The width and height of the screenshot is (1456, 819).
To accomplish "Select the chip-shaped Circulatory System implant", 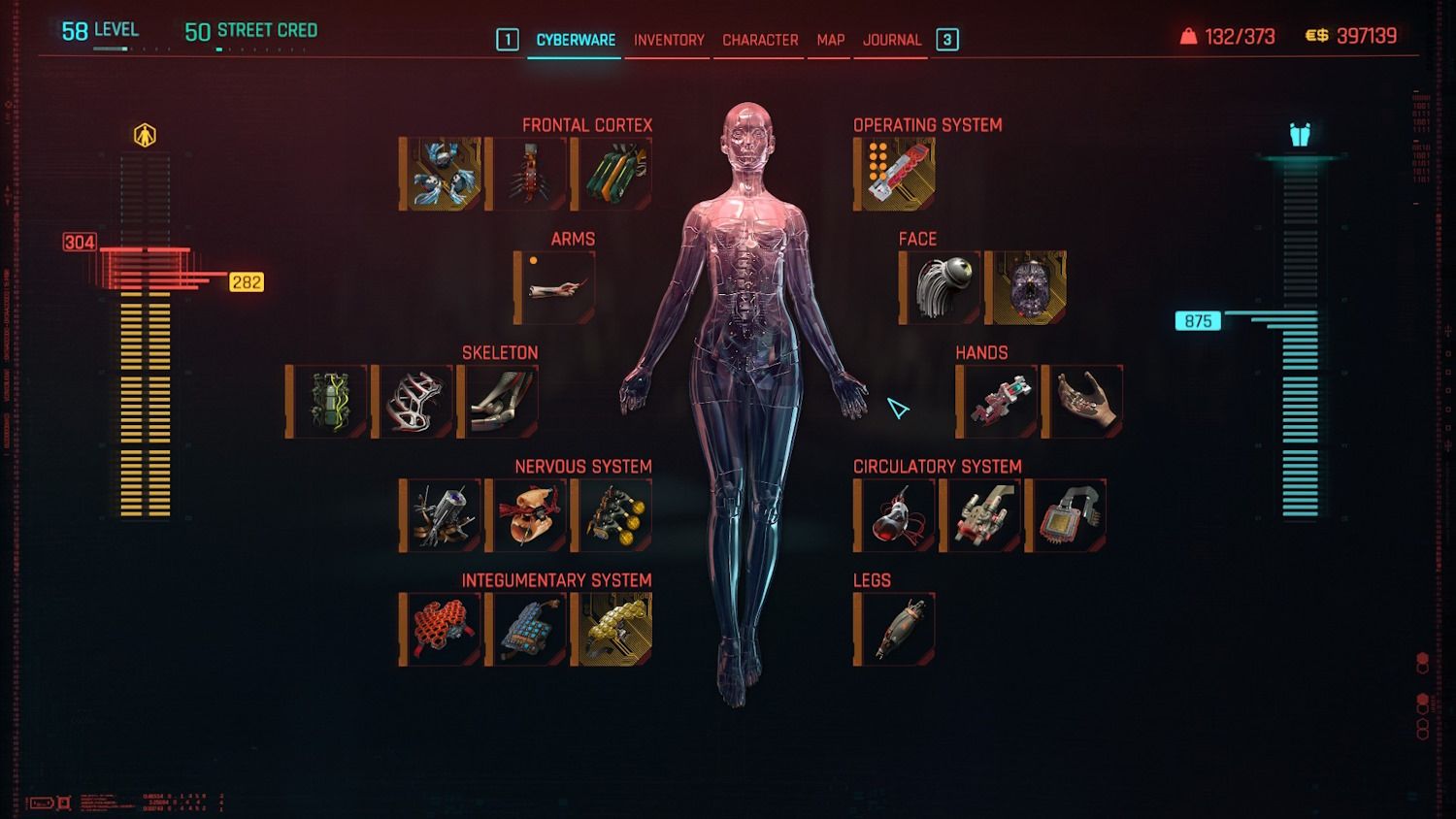I will [x=1066, y=515].
